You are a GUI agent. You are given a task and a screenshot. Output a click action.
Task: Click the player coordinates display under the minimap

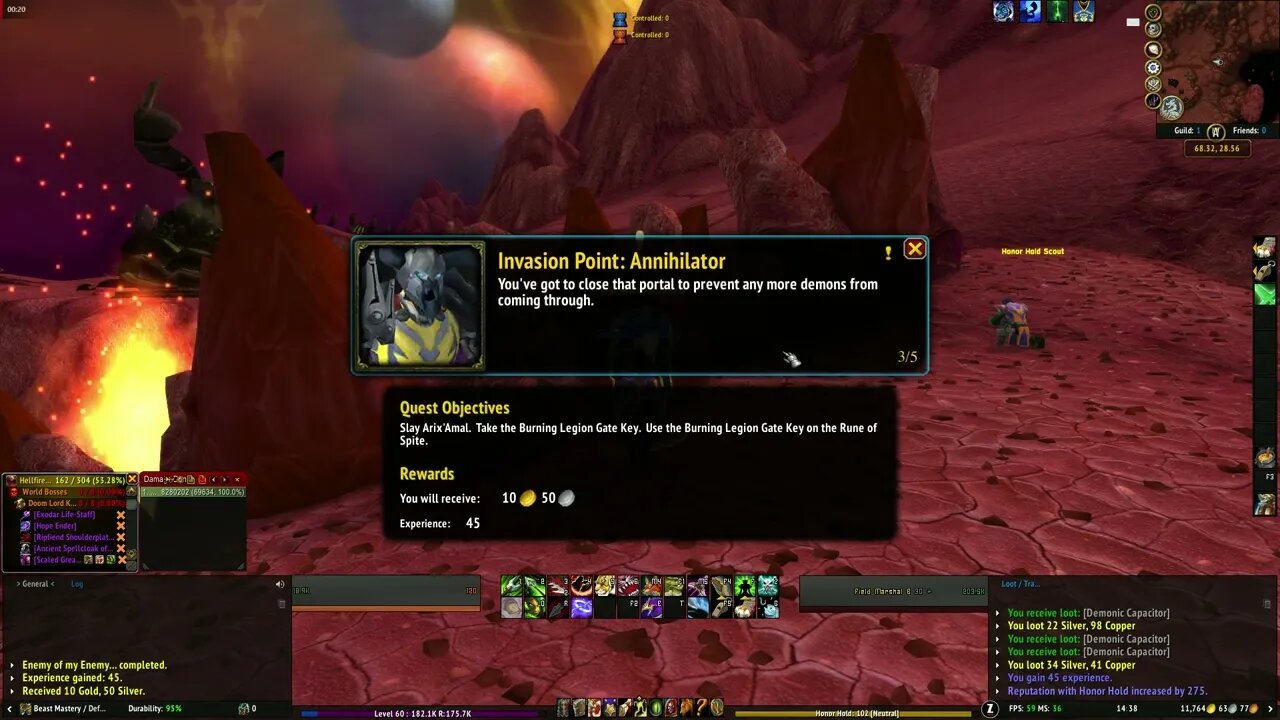pyautogui.click(x=1217, y=147)
